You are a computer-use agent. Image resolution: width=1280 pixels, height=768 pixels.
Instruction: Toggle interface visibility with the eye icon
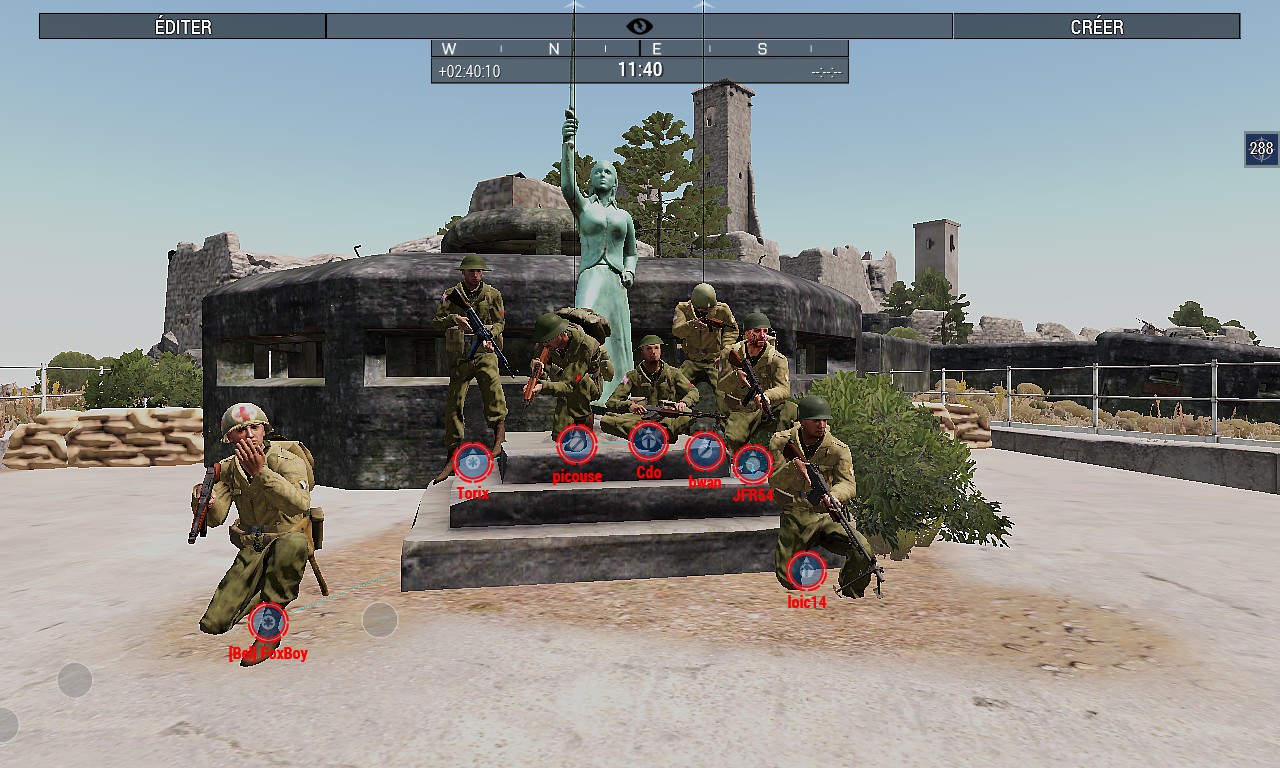[639, 27]
